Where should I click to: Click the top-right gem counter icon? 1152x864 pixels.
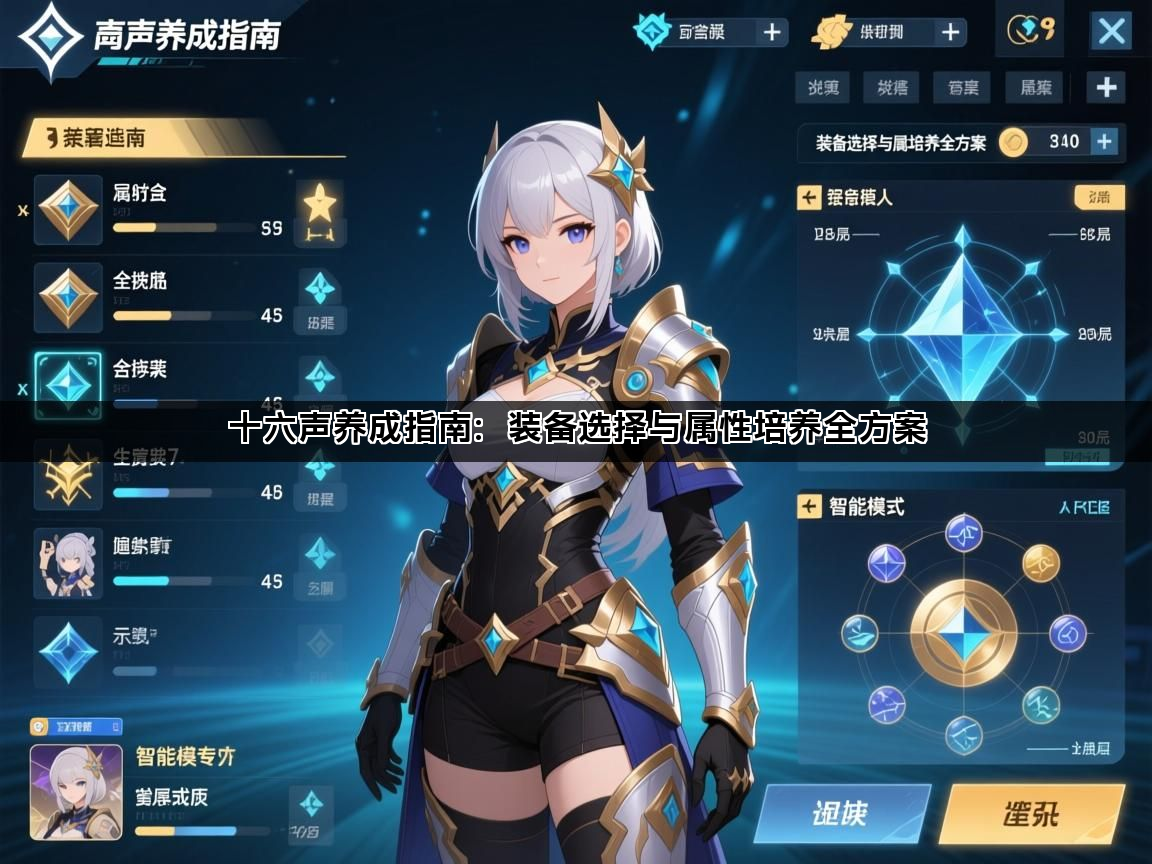[x=1029, y=31]
